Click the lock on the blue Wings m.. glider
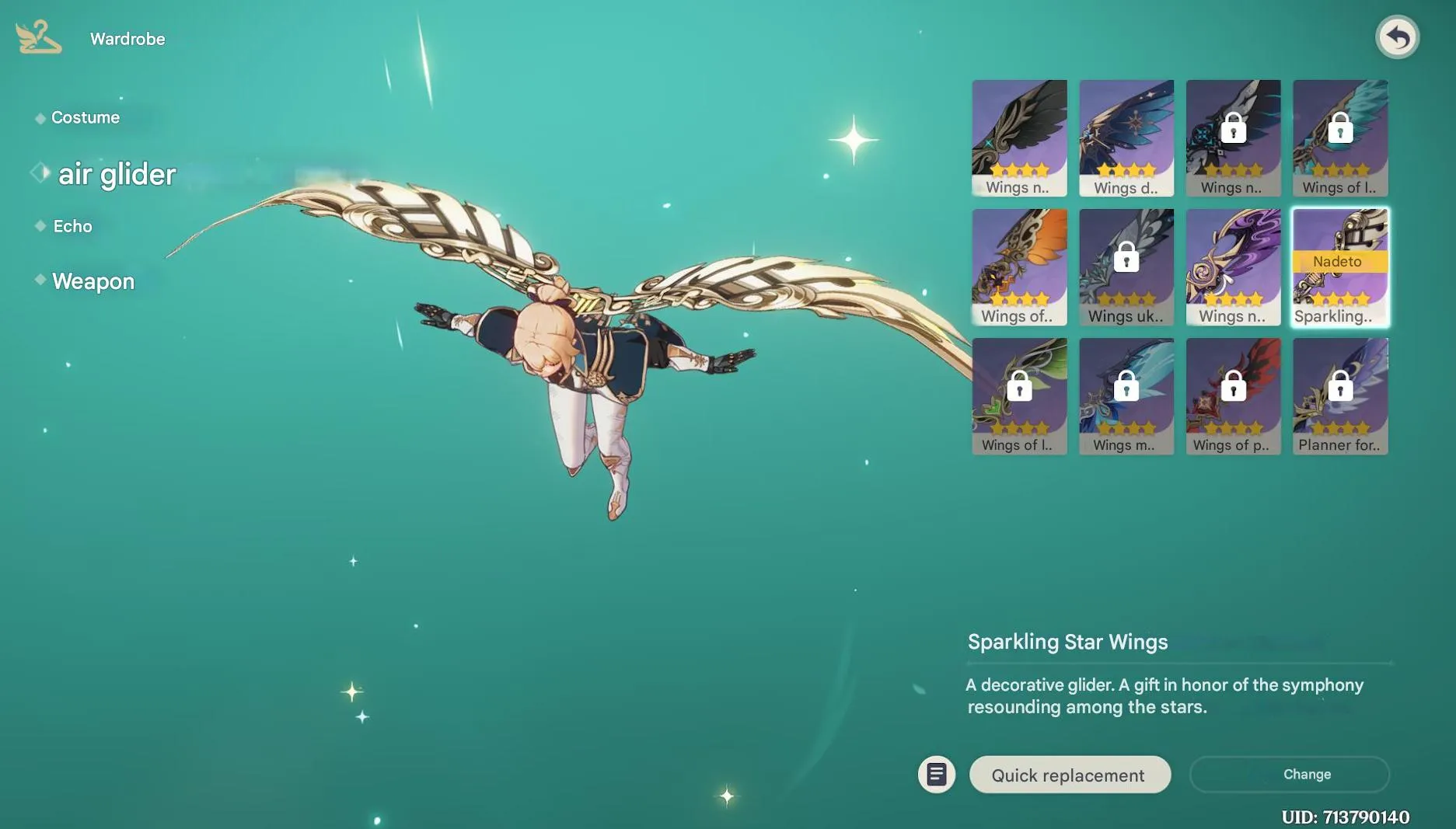 click(x=1126, y=385)
